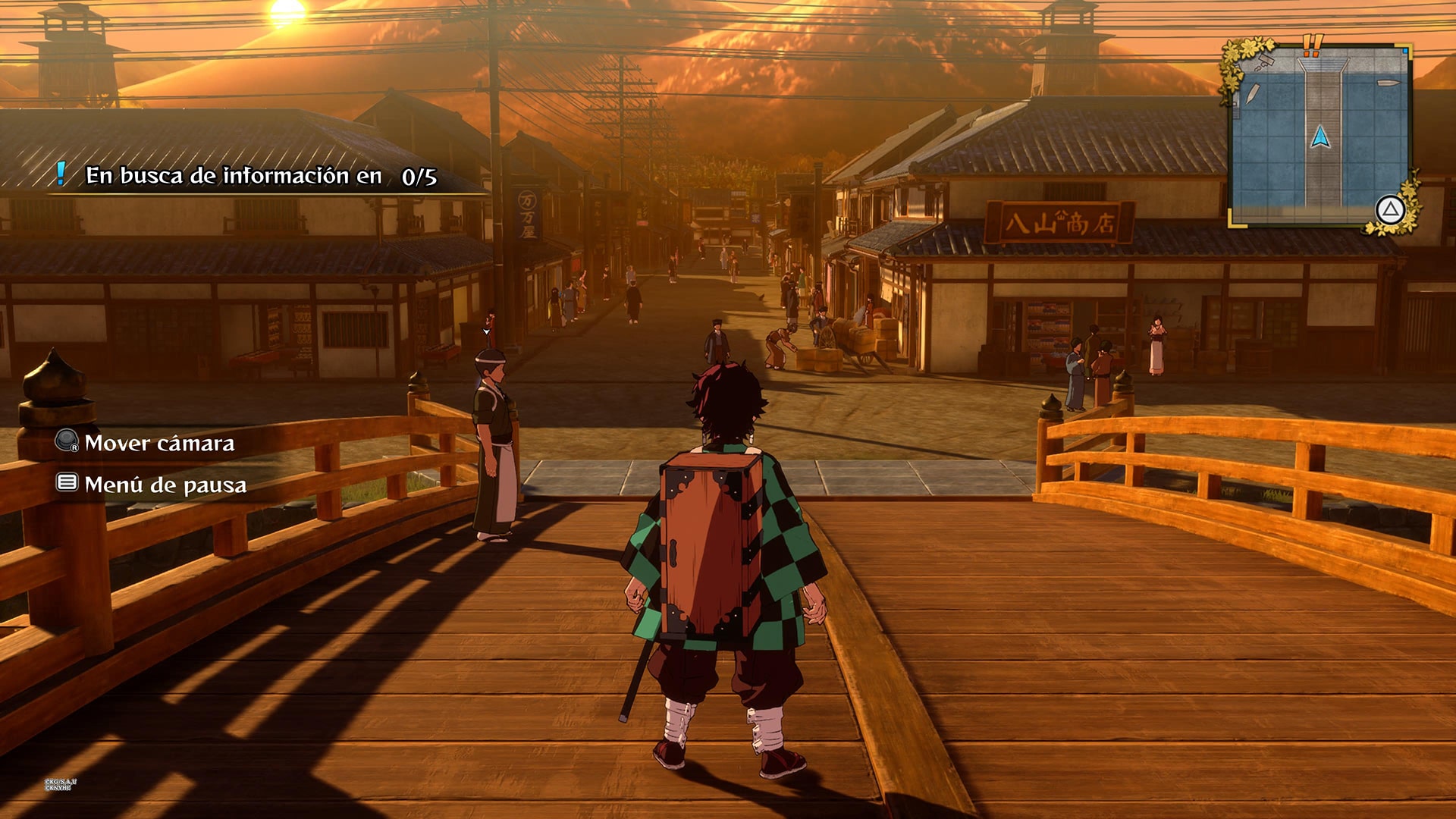Select the orange double-exclamation objective marker above the minimap

[x=1312, y=44]
